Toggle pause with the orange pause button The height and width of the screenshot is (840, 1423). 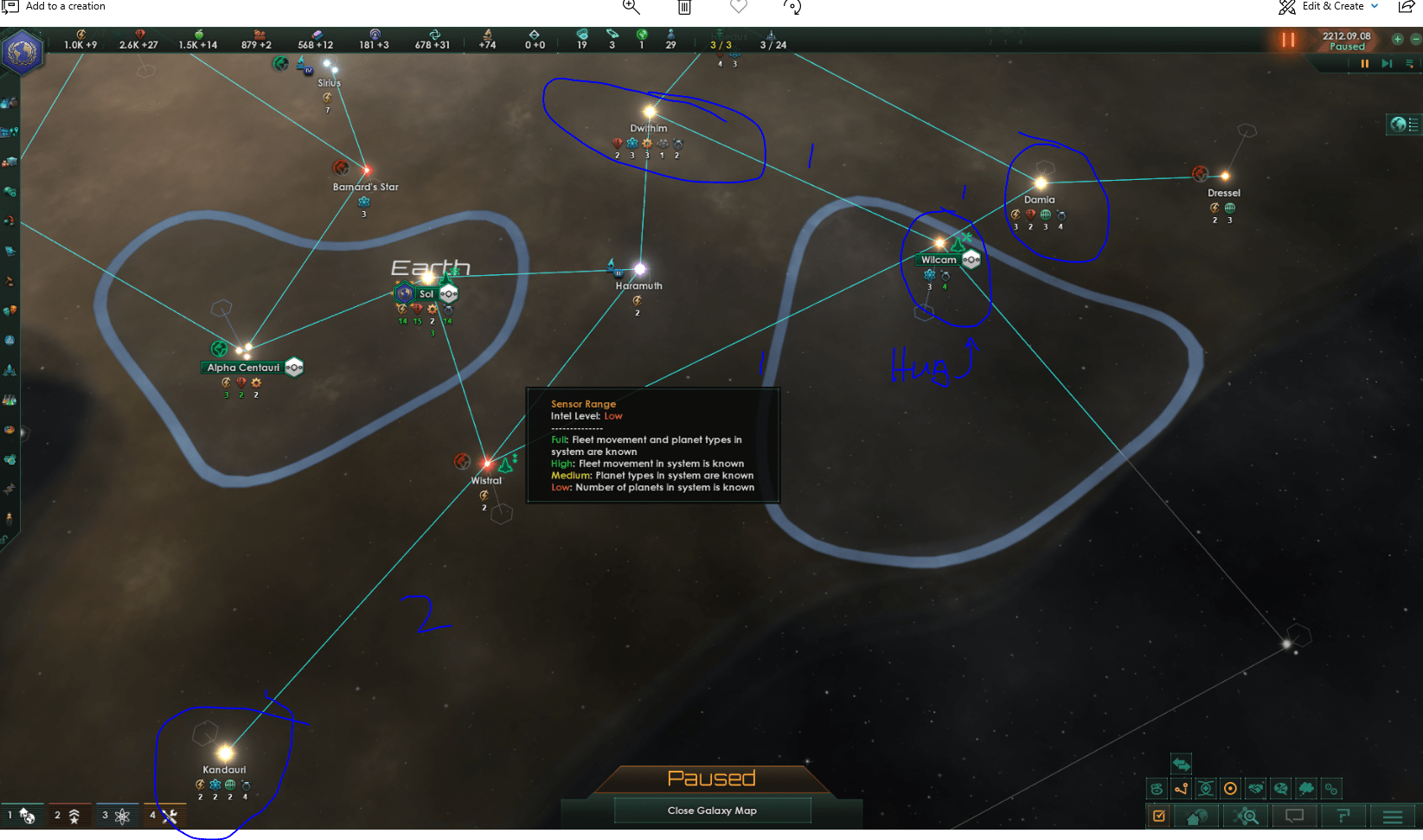[x=1286, y=39]
